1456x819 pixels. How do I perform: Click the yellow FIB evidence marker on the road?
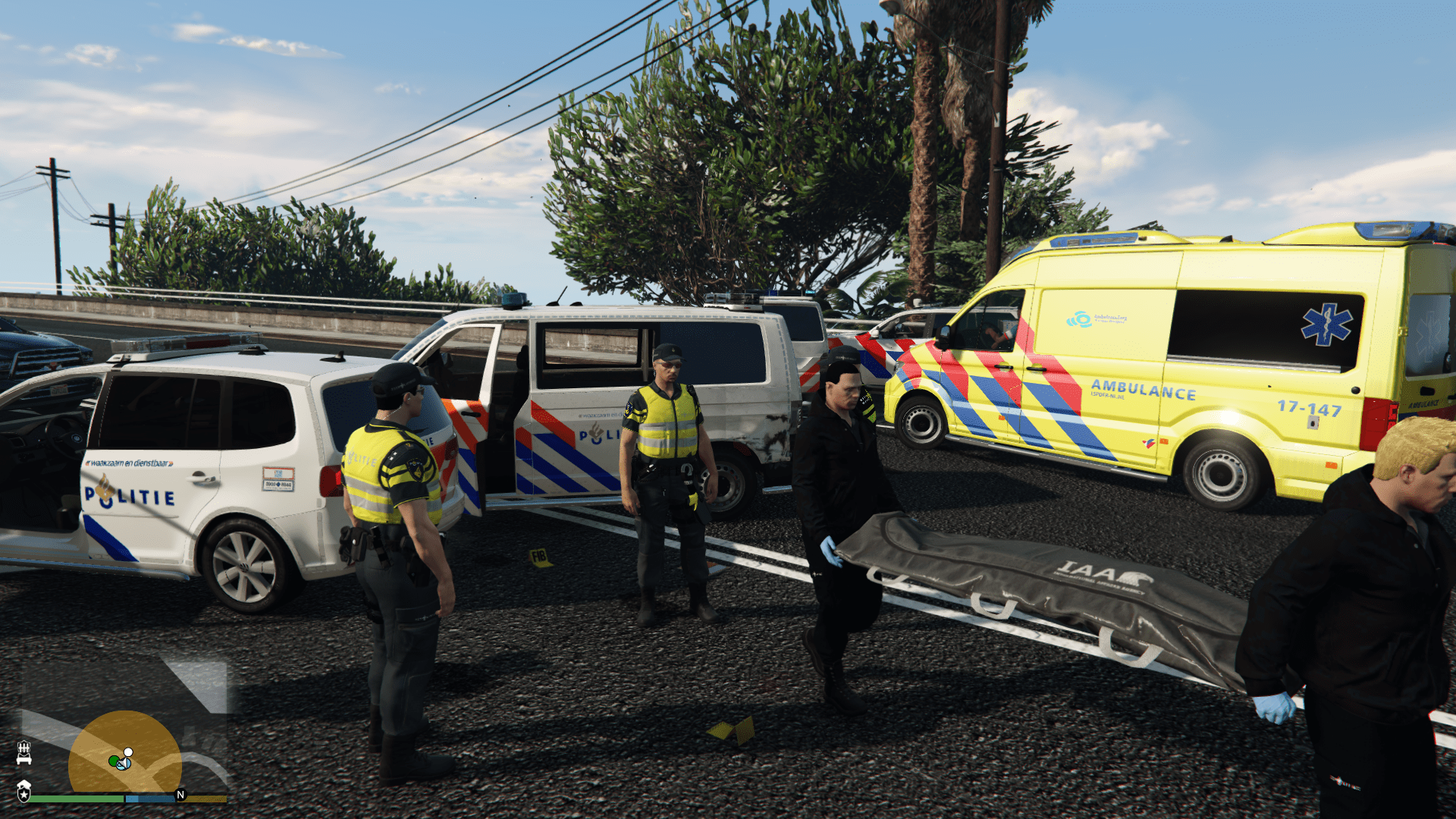(538, 556)
